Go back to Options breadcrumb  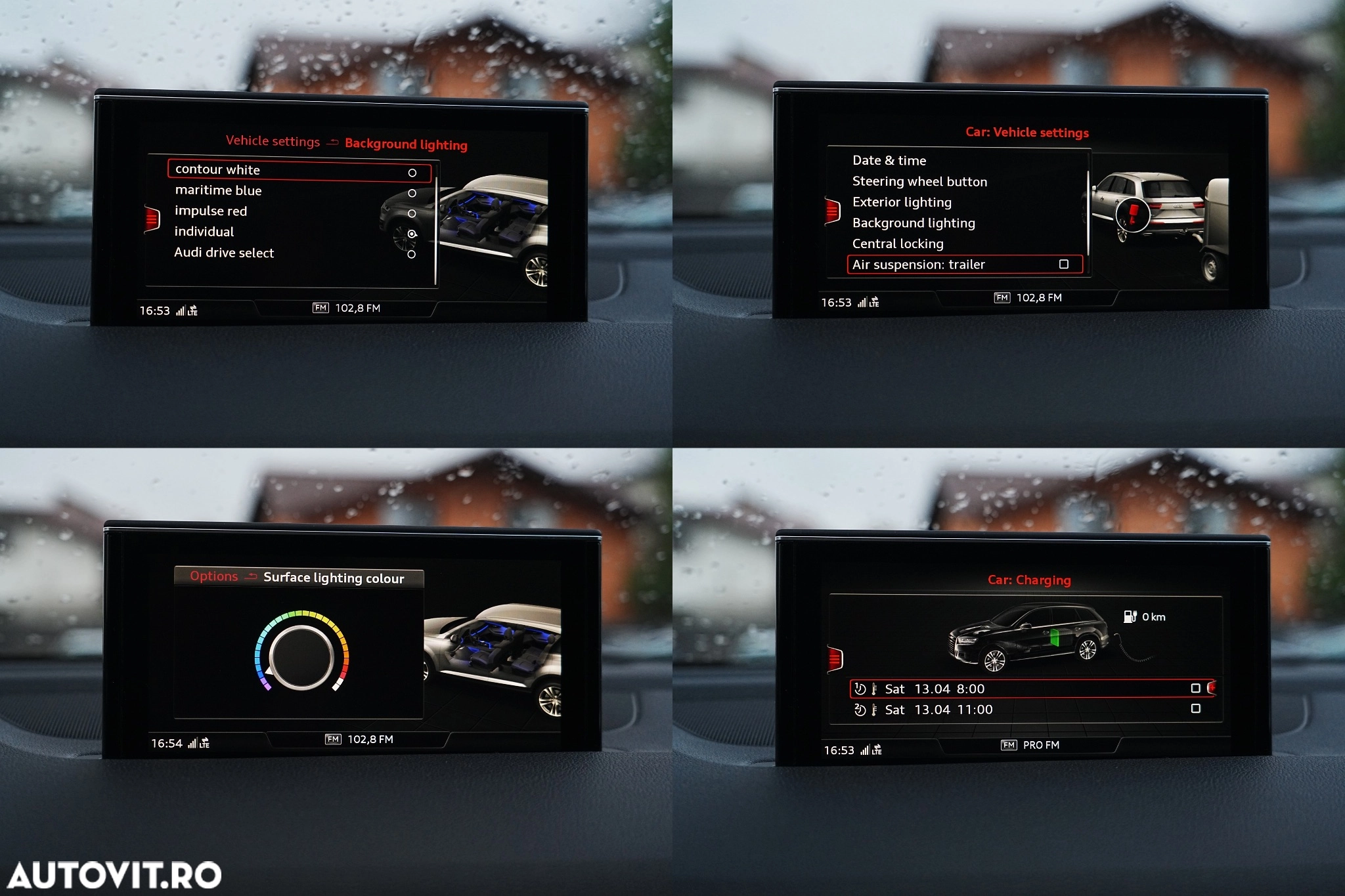coord(213,576)
